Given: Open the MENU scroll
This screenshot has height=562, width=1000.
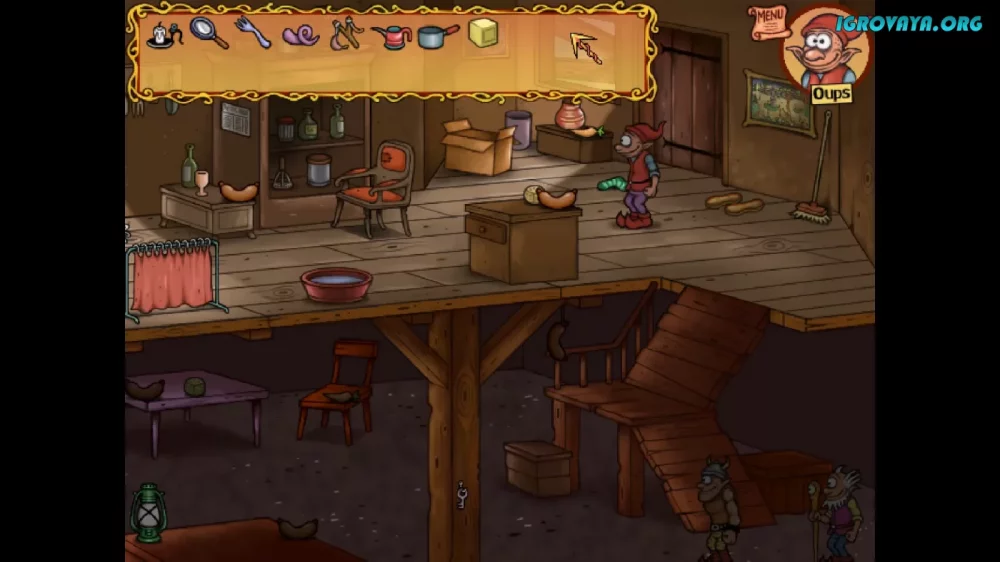Looking at the screenshot, I should (x=768, y=19).
